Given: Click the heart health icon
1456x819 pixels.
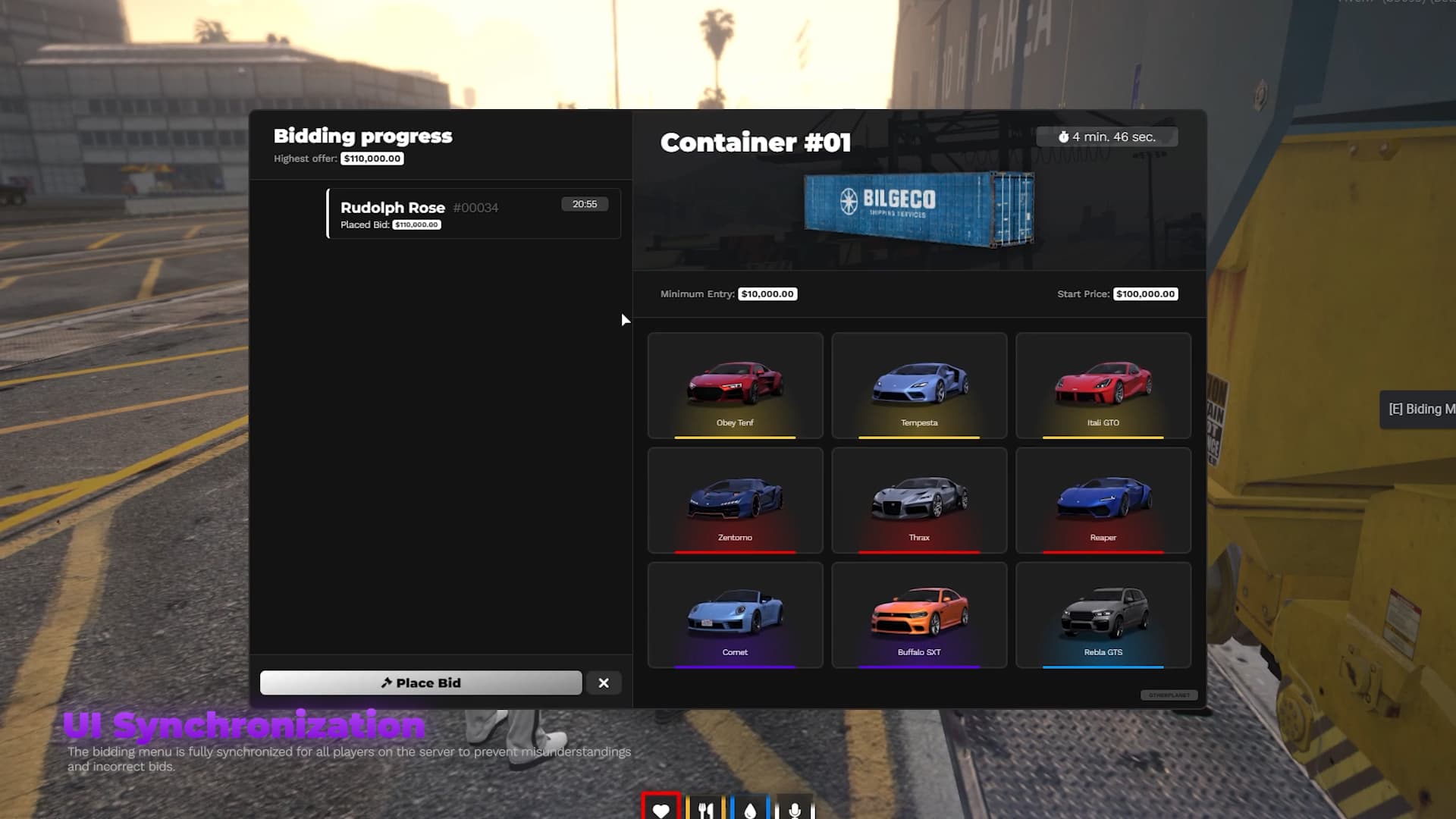Looking at the screenshot, I should tap(662, 808).
